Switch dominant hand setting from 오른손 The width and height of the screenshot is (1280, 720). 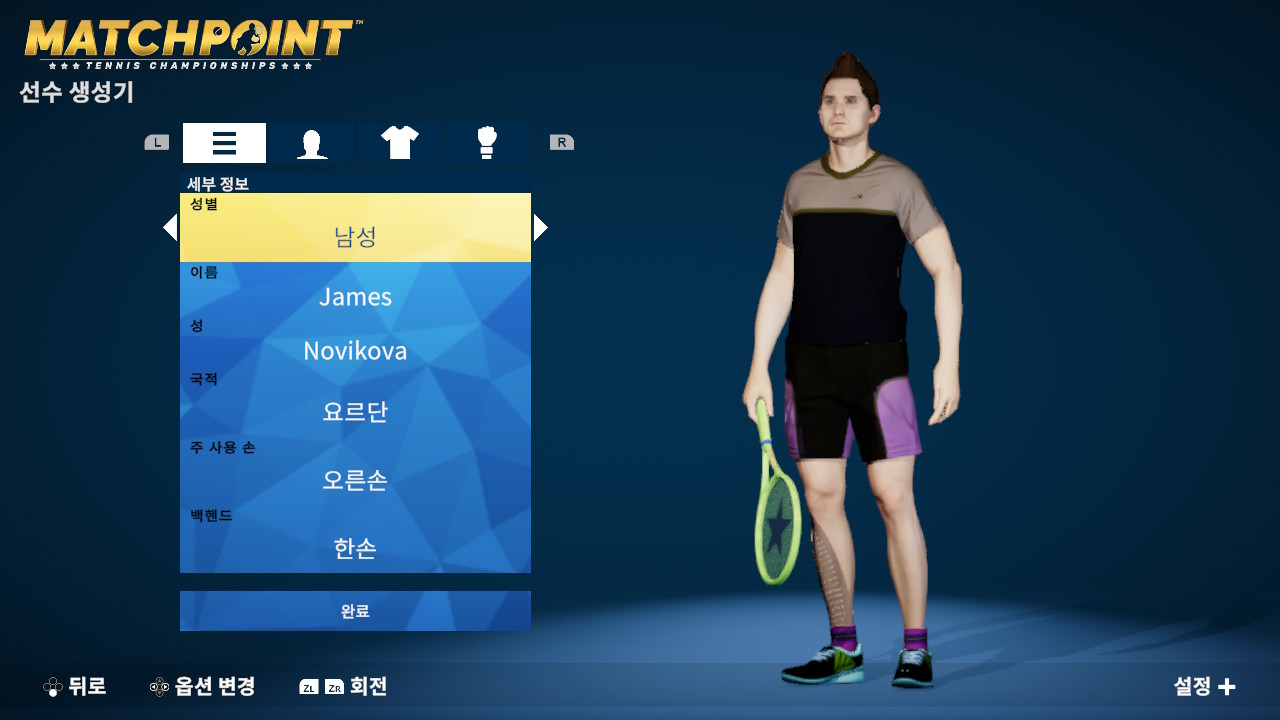tap(355, 481)
